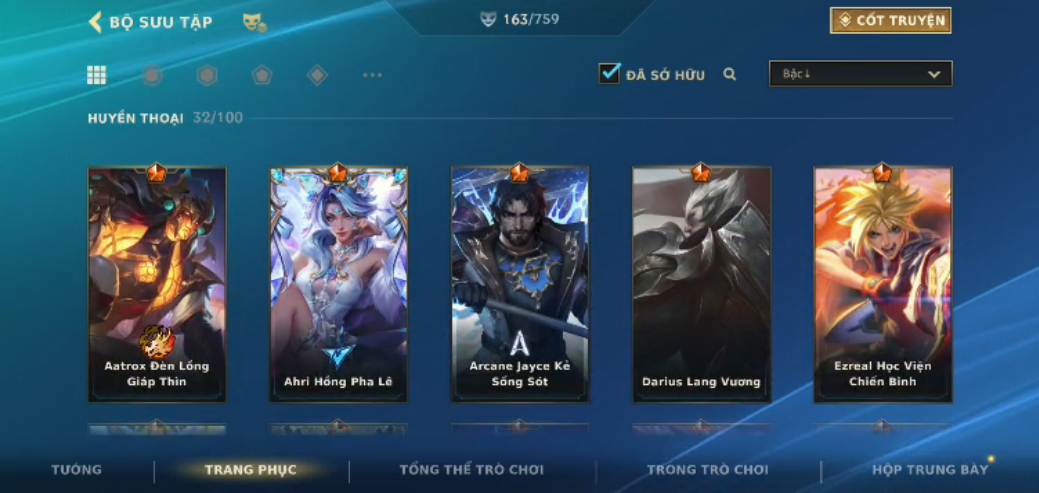Toggle the Đã Sở Hữu checkbox
This screenshot has width=1039, height=493.
tap(609, 73)
